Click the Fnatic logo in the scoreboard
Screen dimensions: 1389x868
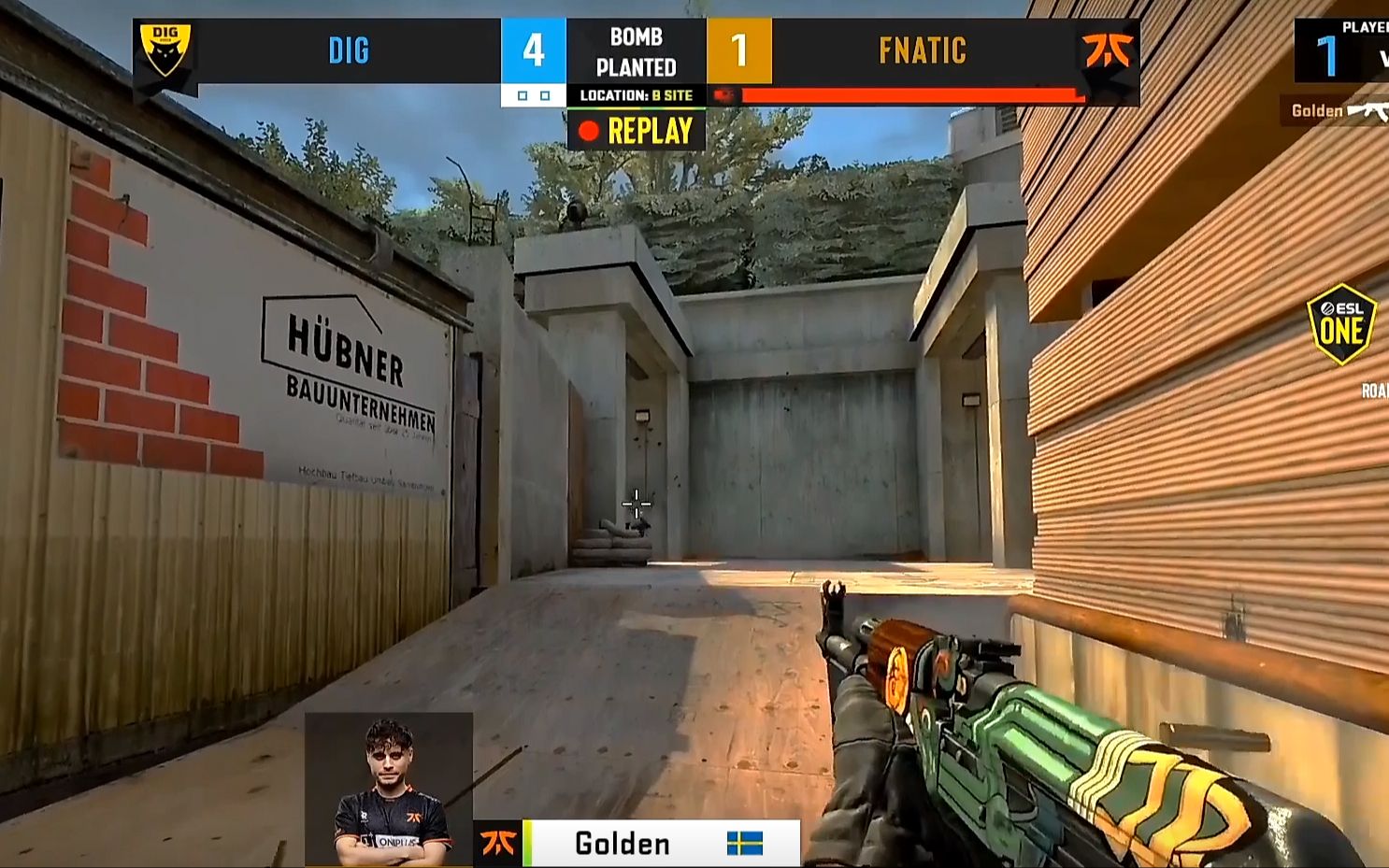click(1108, 50)
